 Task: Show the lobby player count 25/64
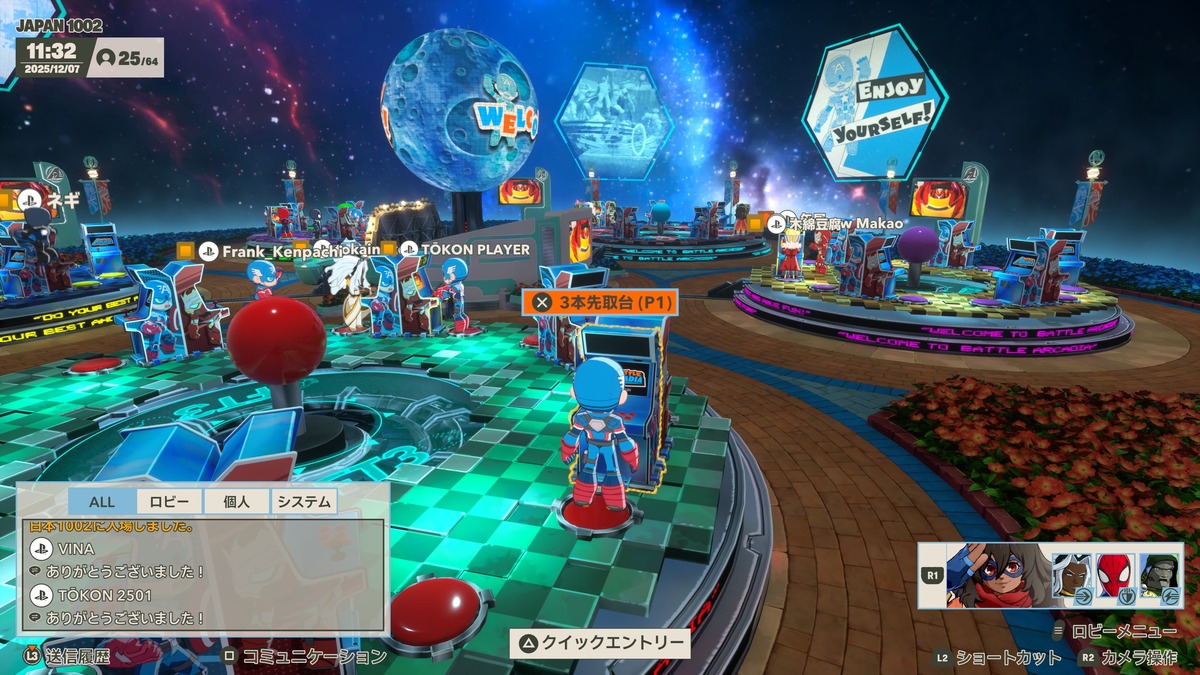[x=126, y=58]
